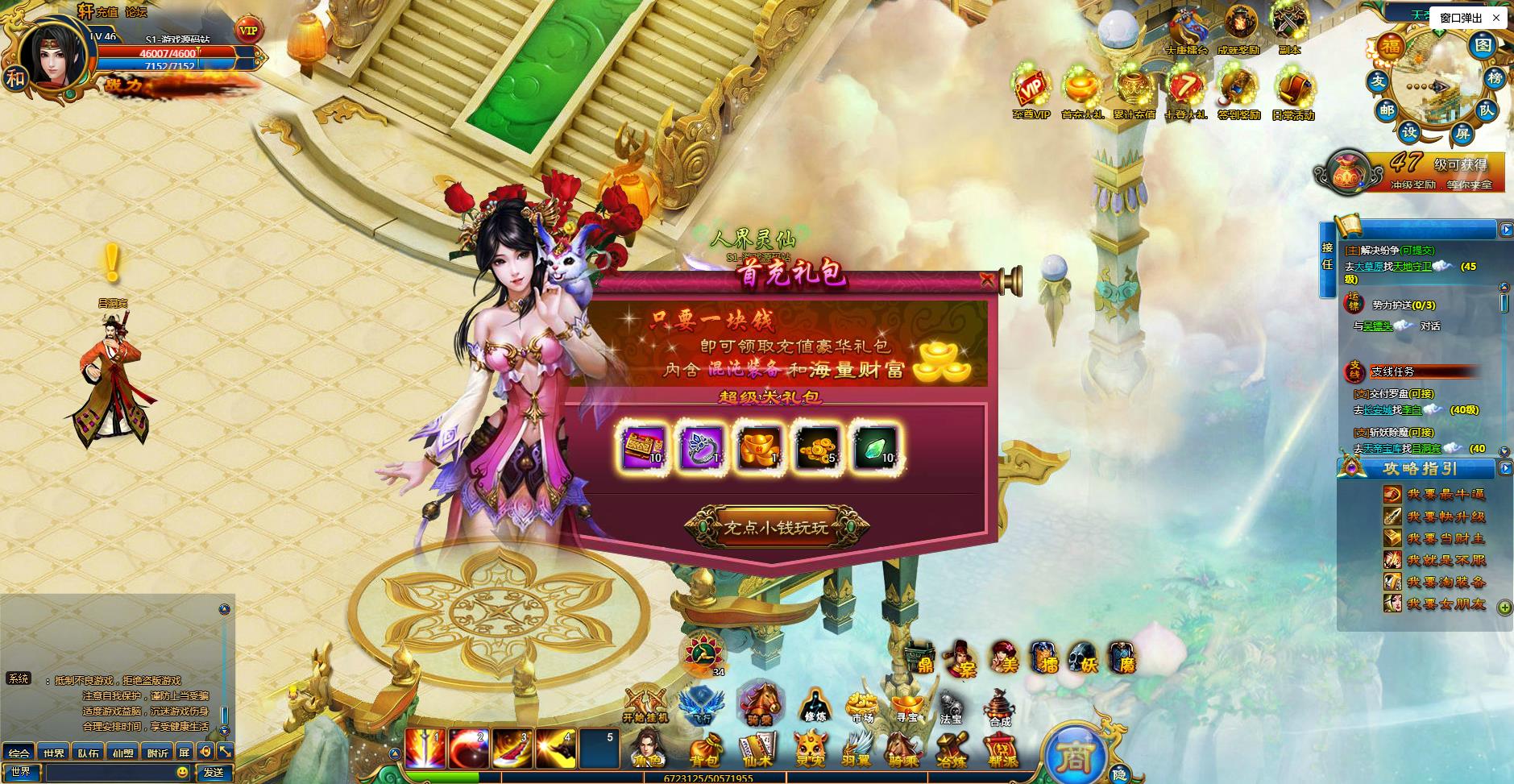The width and height of the screenshot is (1514, 784).
Task: Switch to the 仙盟 chat tab
Action: (x=122, y=752)
